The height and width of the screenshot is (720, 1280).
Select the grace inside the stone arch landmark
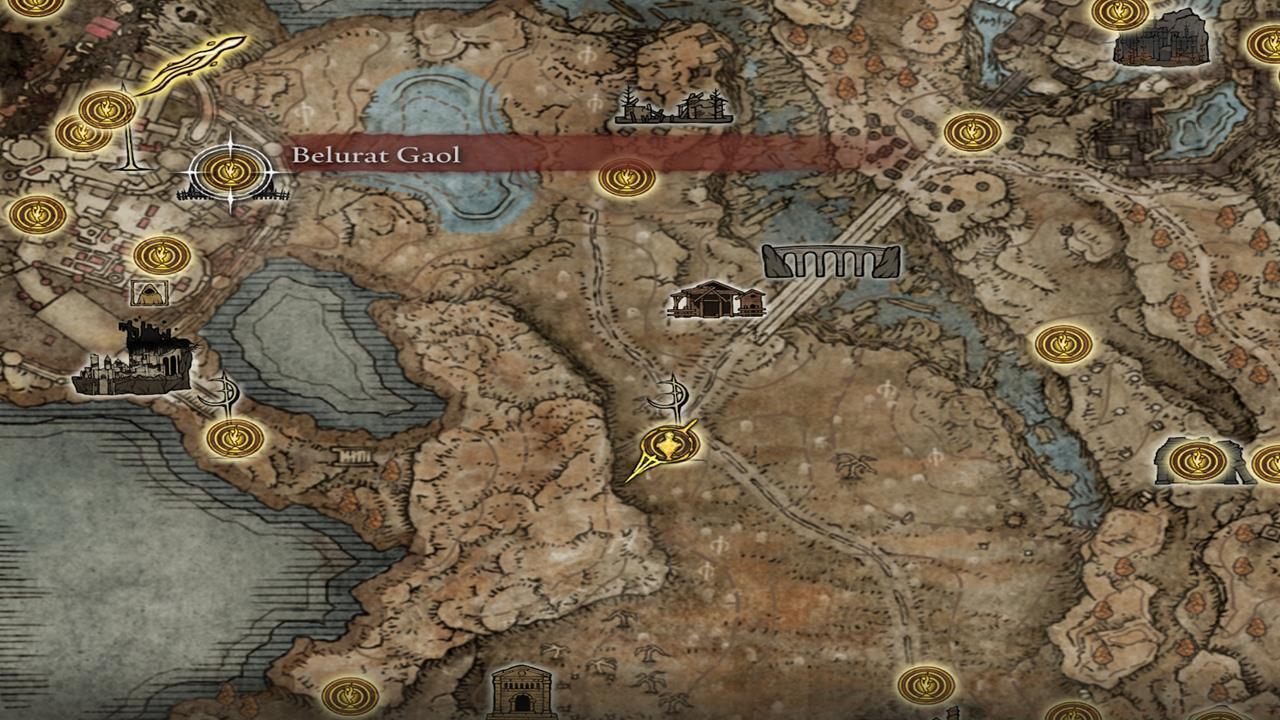click(x=1197, y=462)
